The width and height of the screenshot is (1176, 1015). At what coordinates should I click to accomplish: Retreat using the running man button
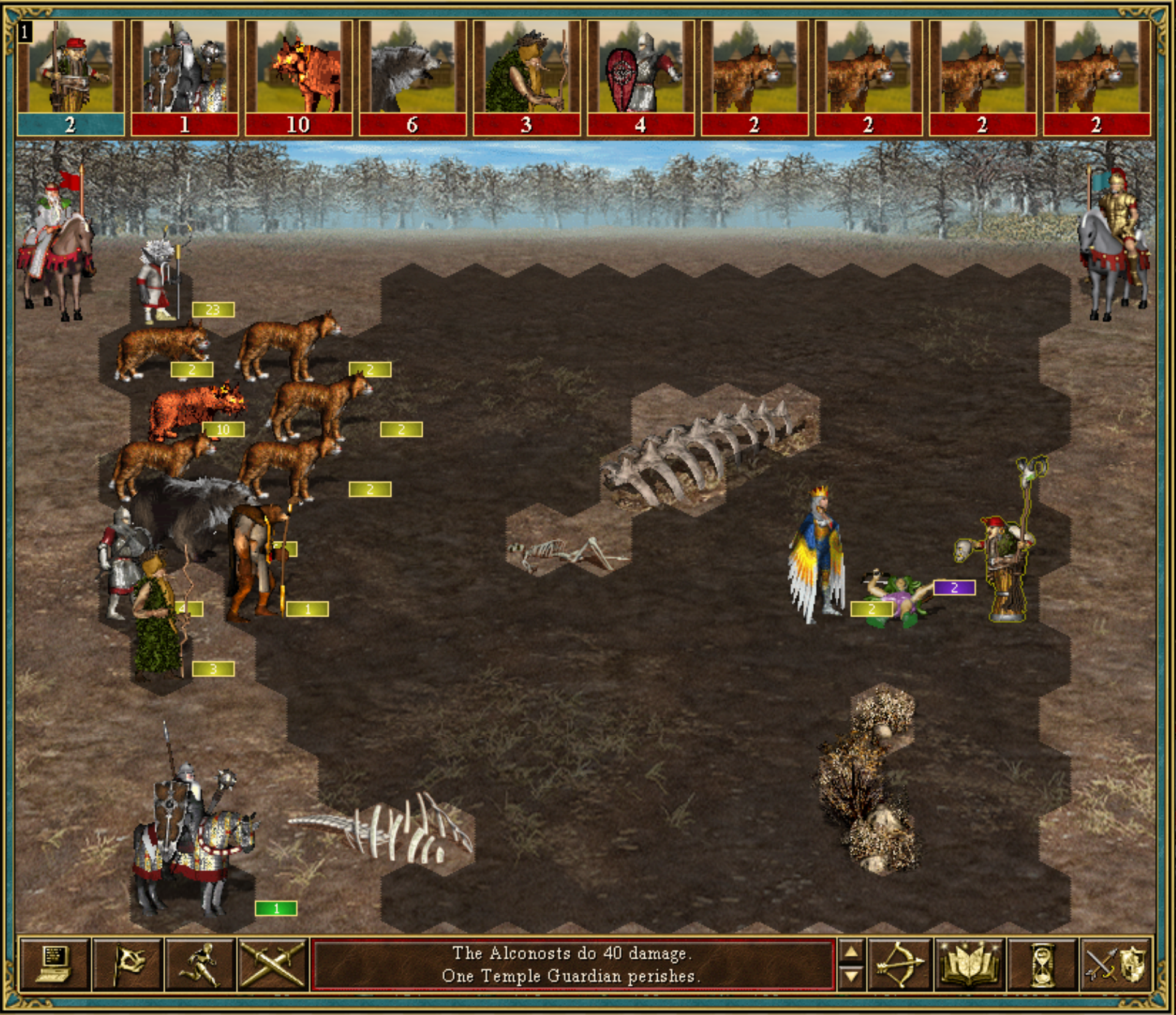click(201, 965)
